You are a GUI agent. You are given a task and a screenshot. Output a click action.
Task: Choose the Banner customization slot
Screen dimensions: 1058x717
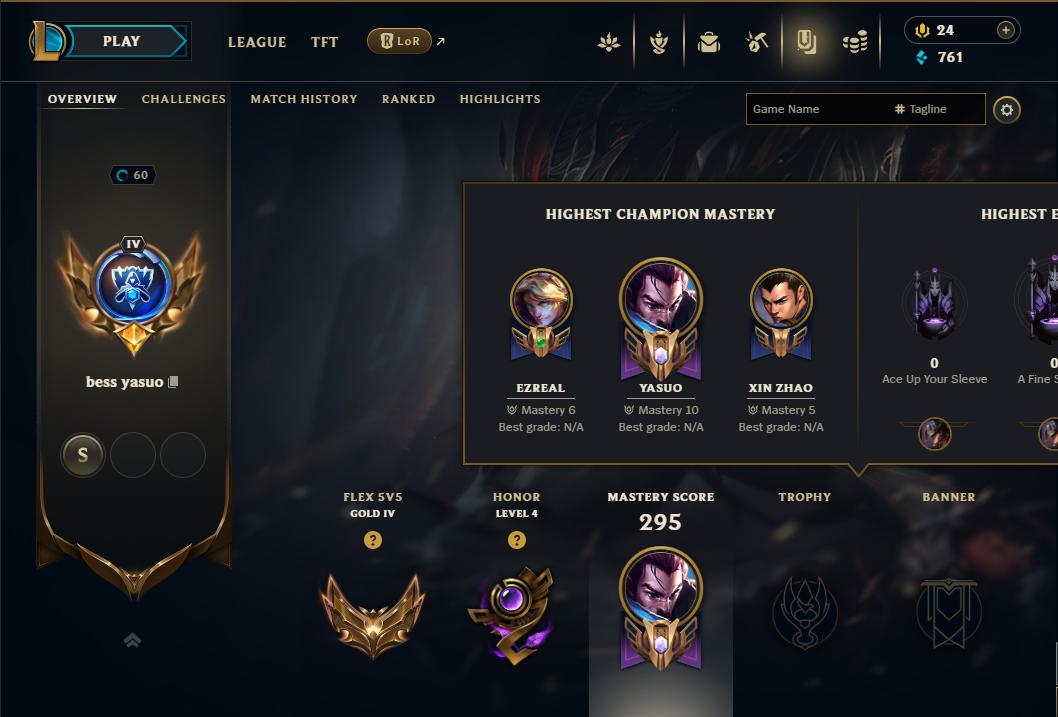click(948, 612)
